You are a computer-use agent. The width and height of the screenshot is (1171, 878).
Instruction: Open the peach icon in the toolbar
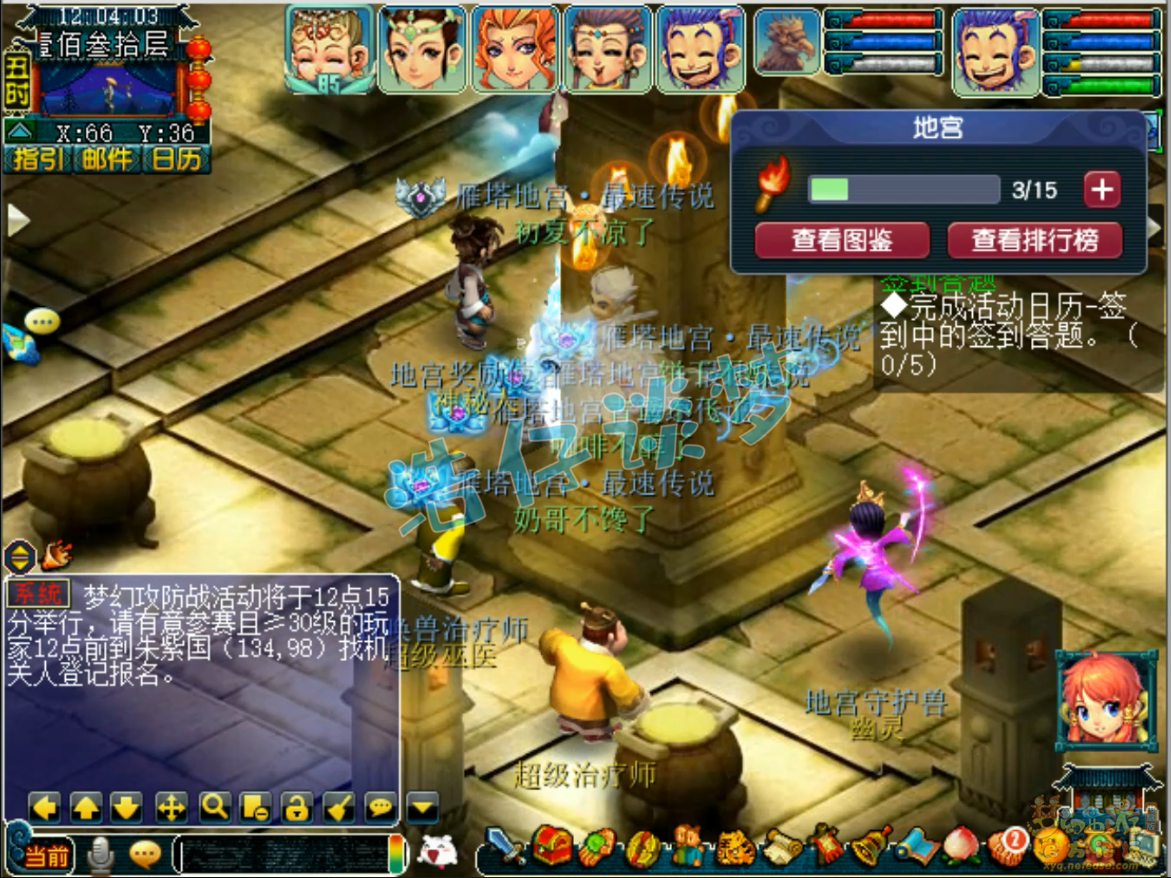pos(962,846)
